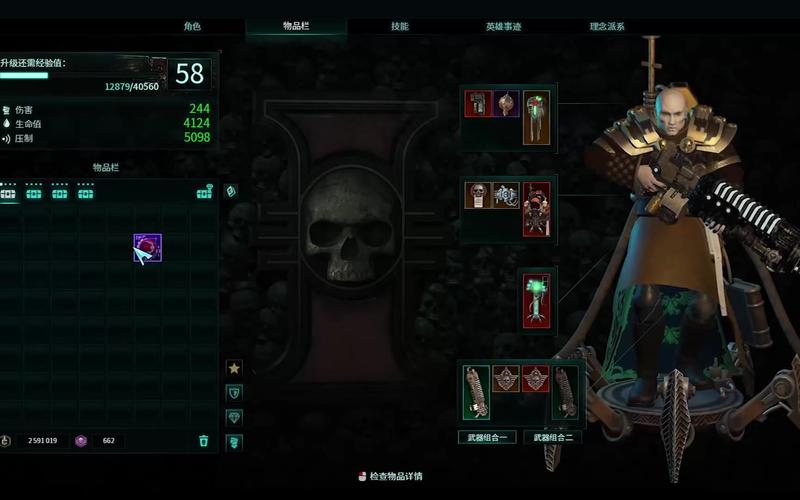Click the trash can delete icon

point(204,440)
